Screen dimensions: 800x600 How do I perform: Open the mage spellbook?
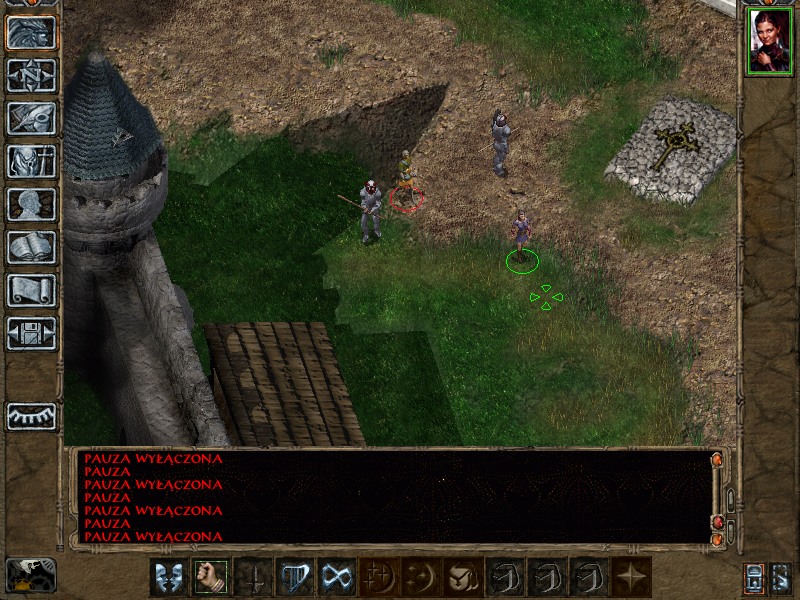point(31,247)
